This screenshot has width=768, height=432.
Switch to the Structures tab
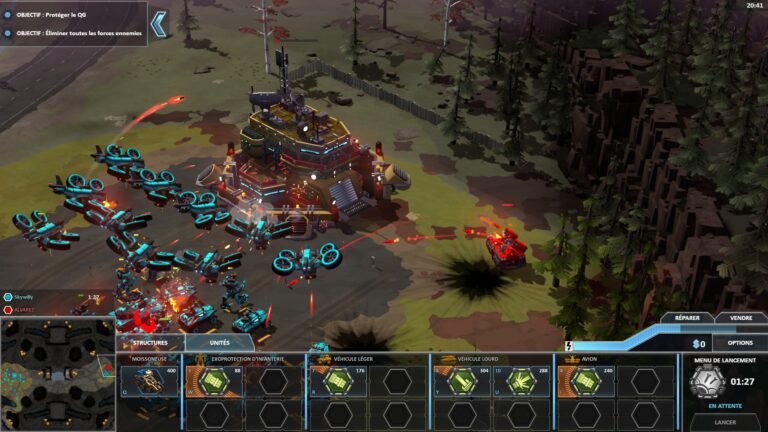[x=150, y=342]
